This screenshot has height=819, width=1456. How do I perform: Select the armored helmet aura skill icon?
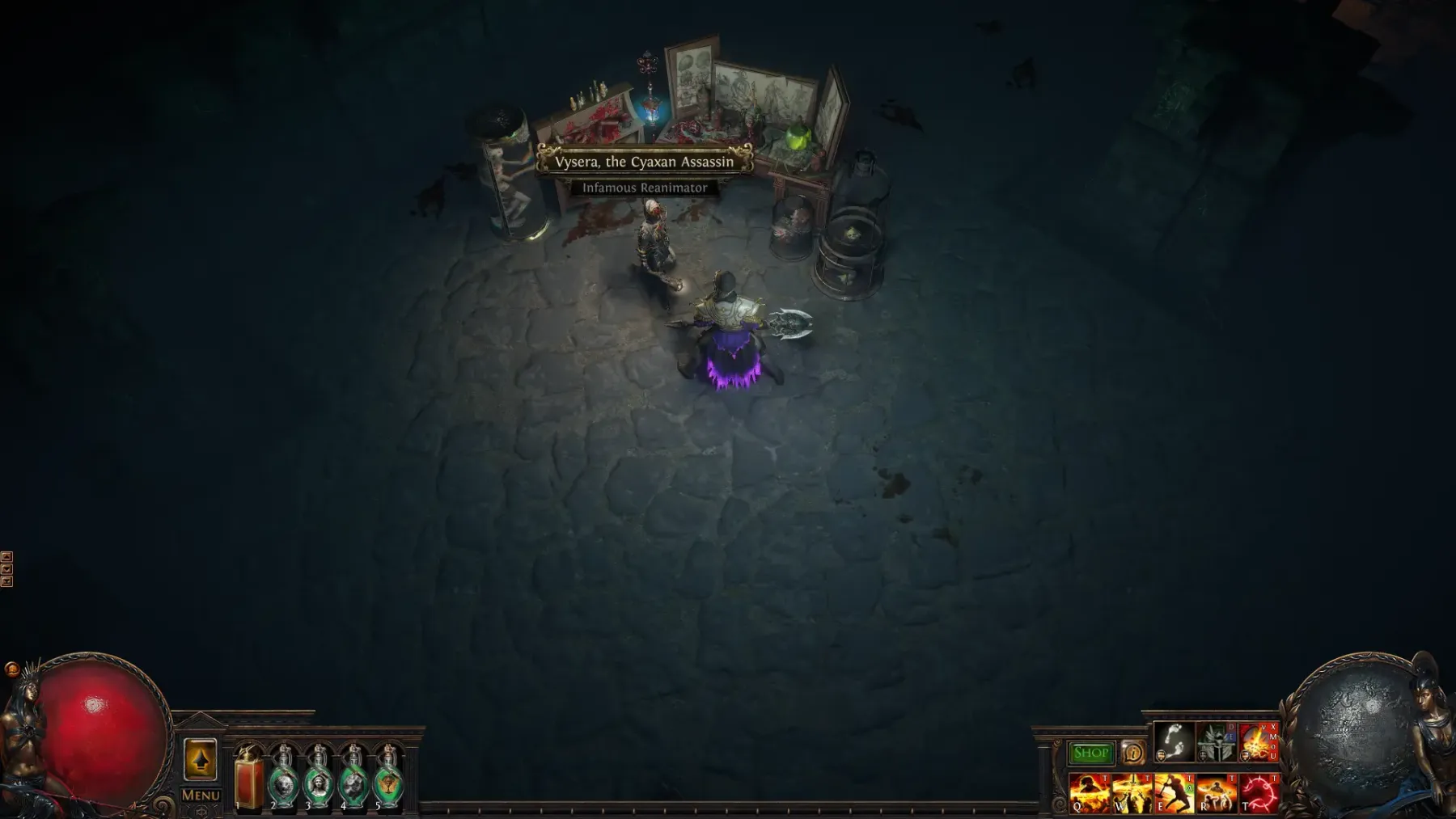coord(1216,742)
